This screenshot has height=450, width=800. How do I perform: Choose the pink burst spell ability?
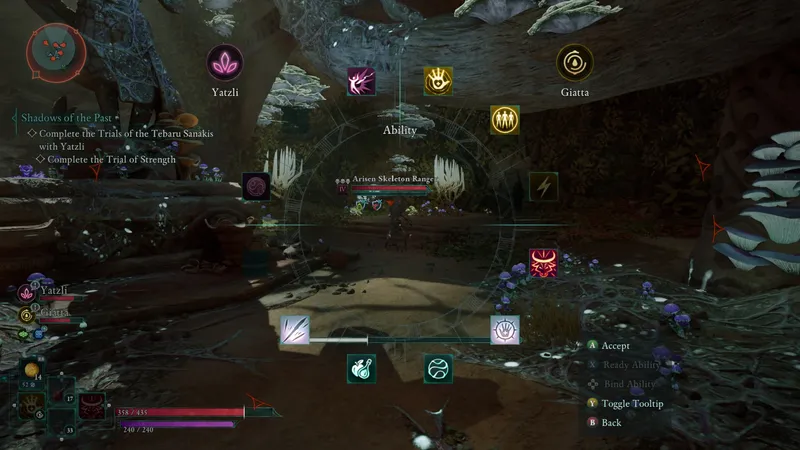coord(361,82)
